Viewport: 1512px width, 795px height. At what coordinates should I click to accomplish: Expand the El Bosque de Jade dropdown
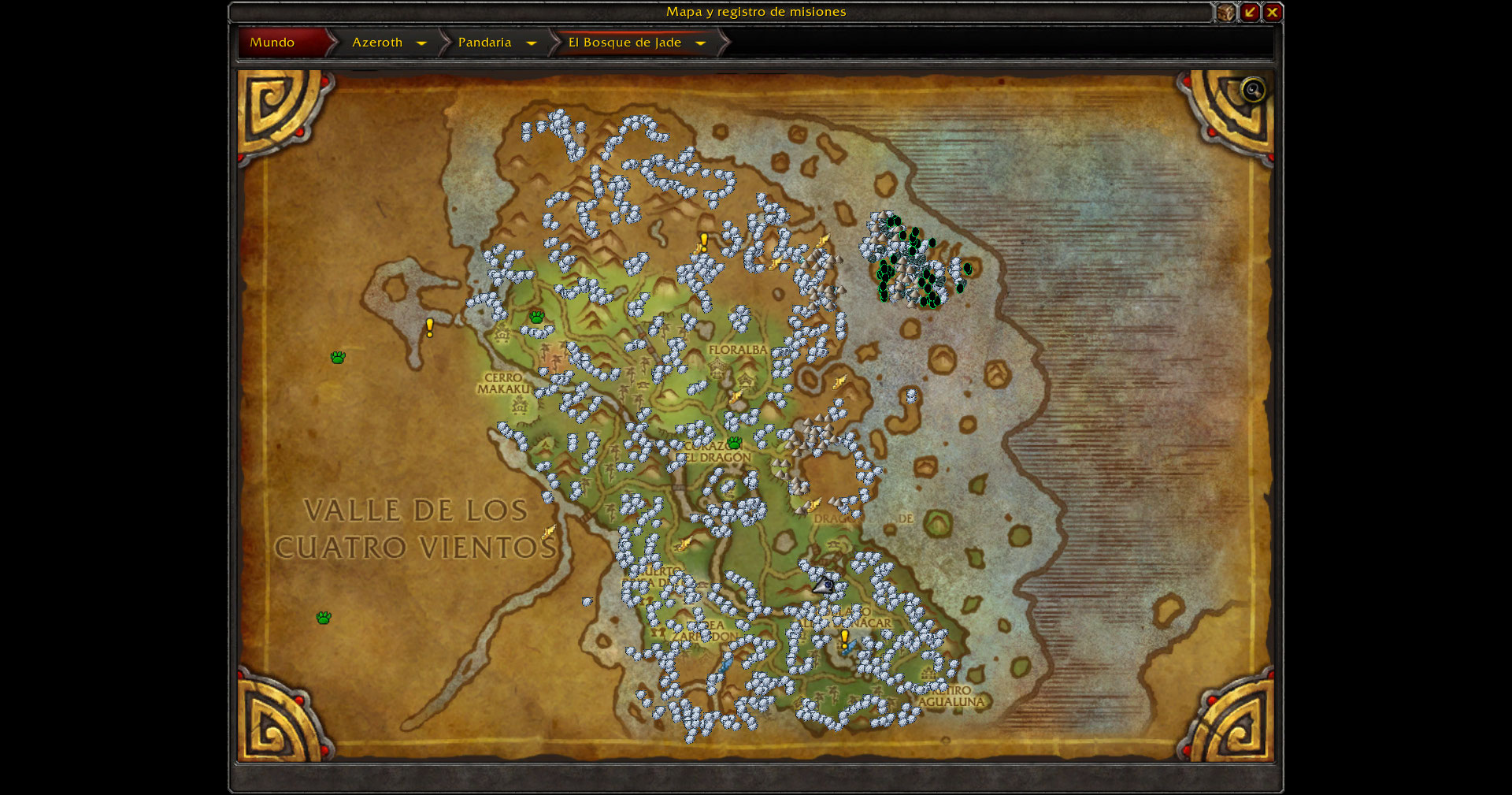[700, 43]
